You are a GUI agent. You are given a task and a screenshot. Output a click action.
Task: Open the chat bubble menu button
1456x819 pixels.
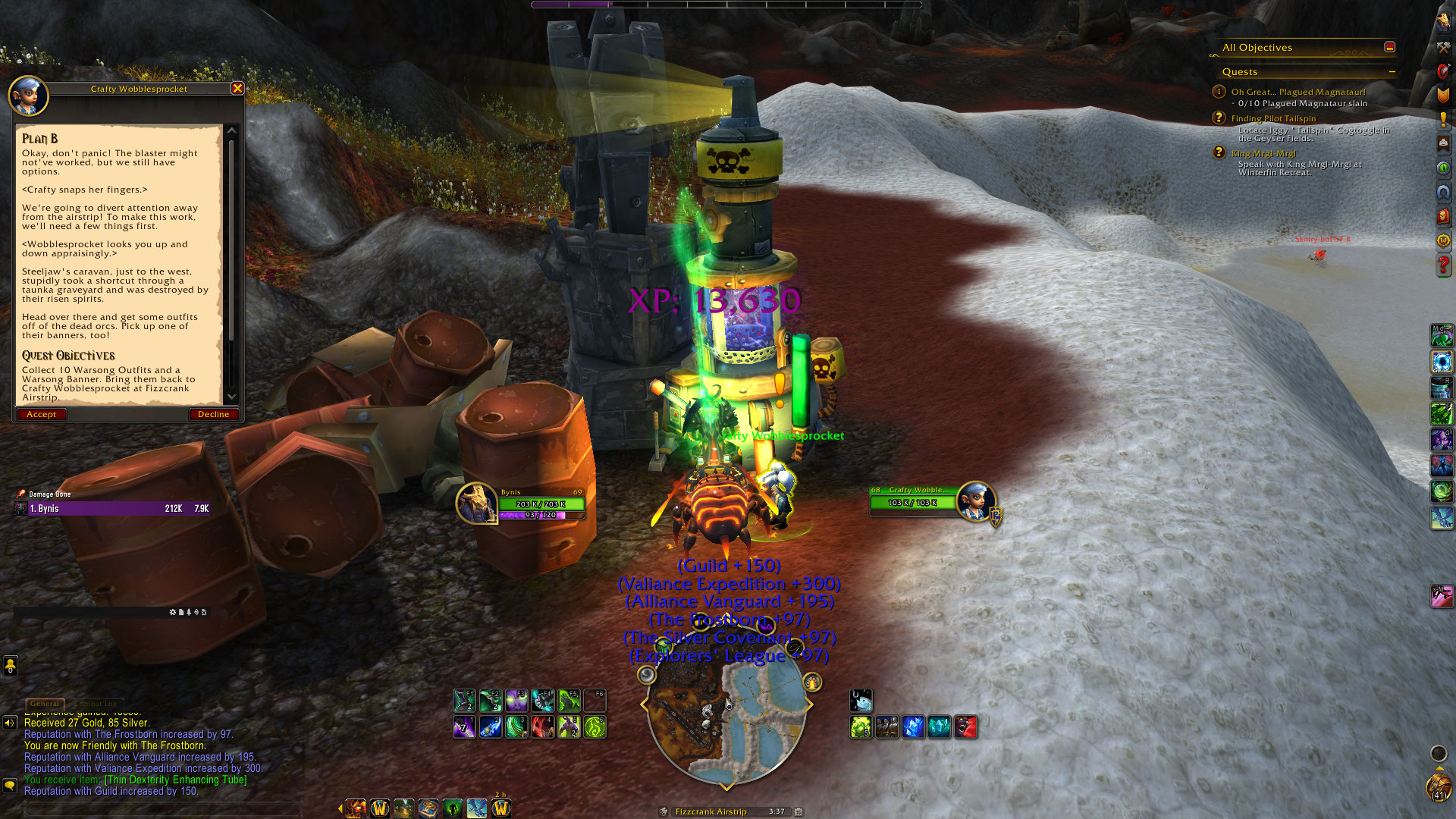[x=10, y=786]
